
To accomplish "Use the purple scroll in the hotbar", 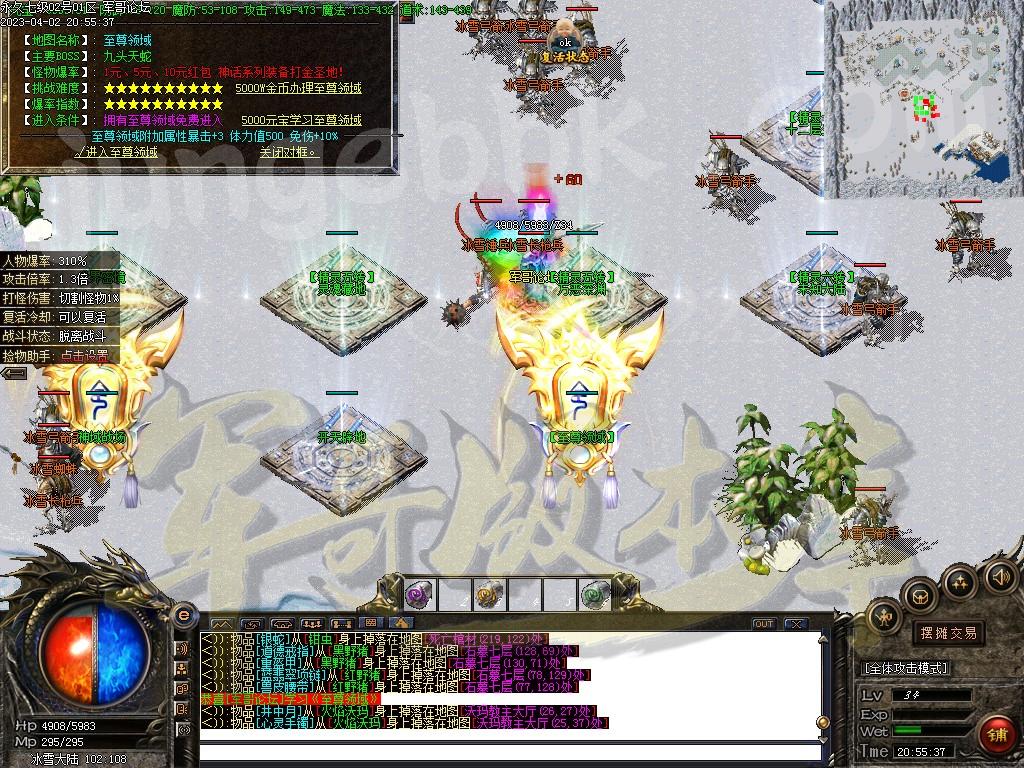I will pyautogui.click(x=417, y=594).
